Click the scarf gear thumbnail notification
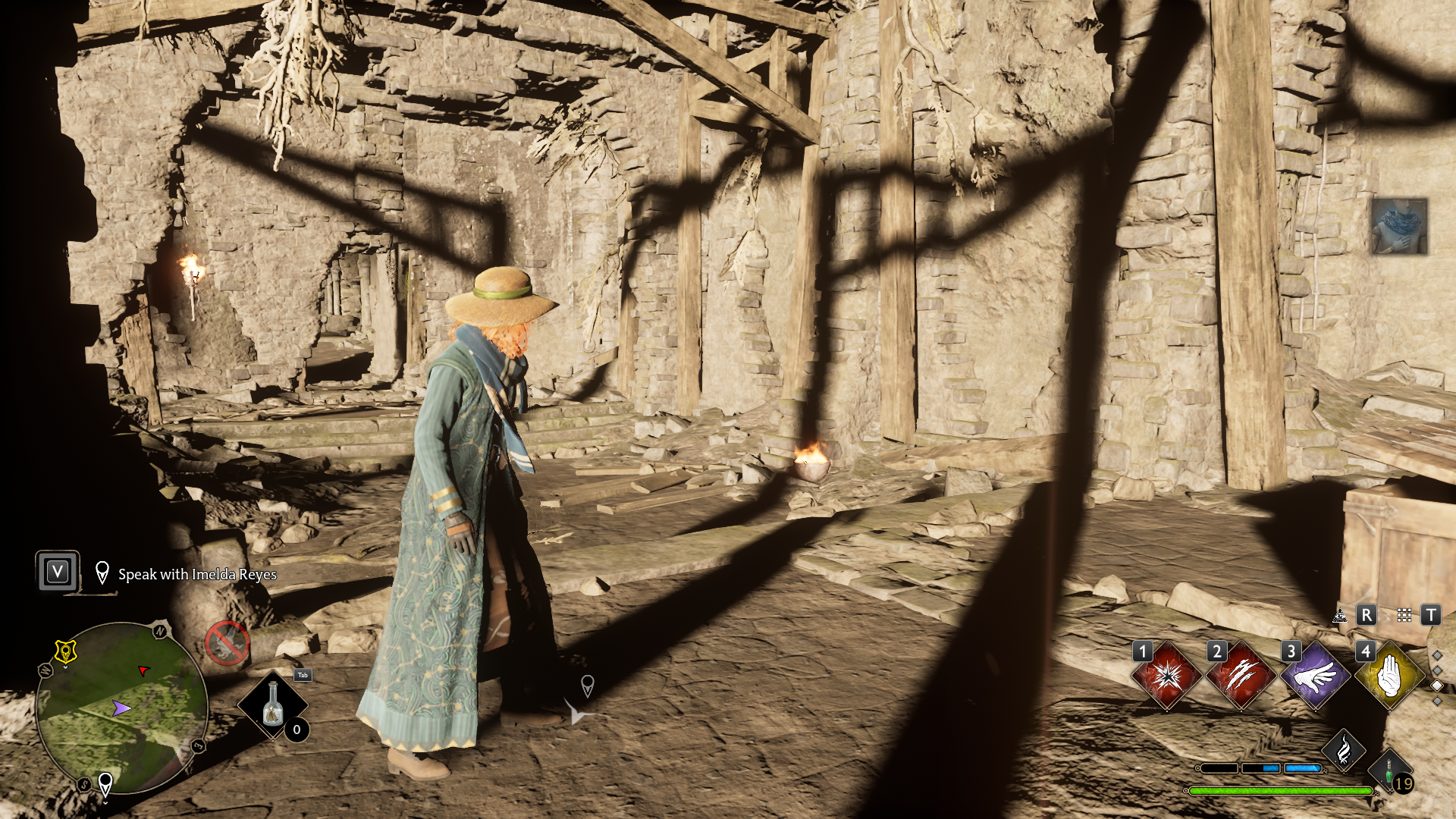 click(x=1399, y=227)
